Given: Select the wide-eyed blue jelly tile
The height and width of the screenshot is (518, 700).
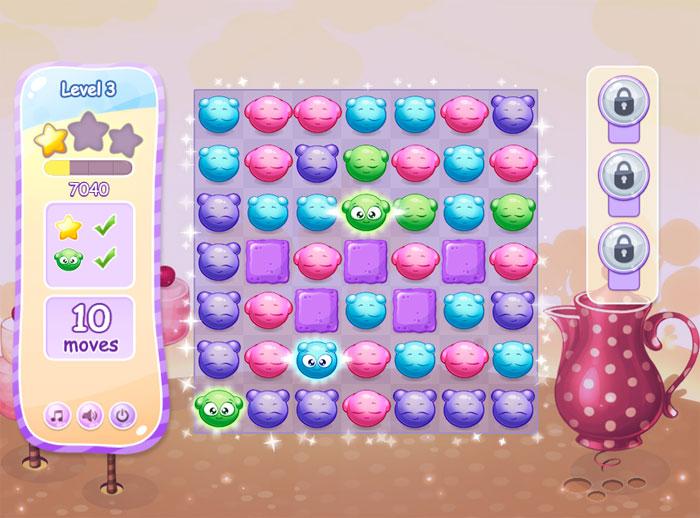Looking at the screenshot, I should (x=318, y=358).
